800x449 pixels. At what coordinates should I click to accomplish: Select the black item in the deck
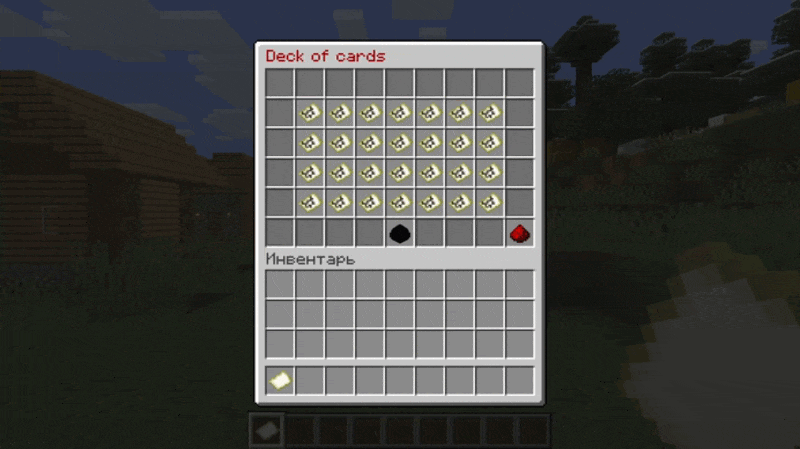pos(400,233)
